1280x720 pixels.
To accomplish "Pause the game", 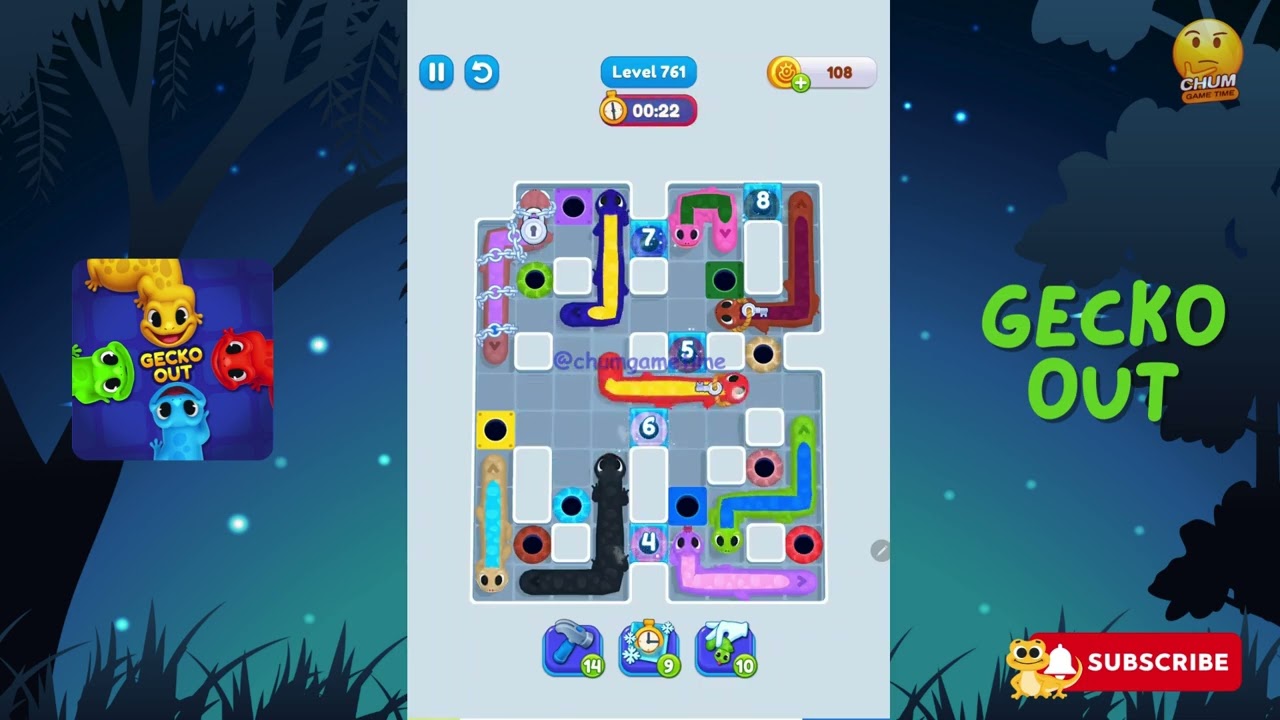I will click(436, 72).
